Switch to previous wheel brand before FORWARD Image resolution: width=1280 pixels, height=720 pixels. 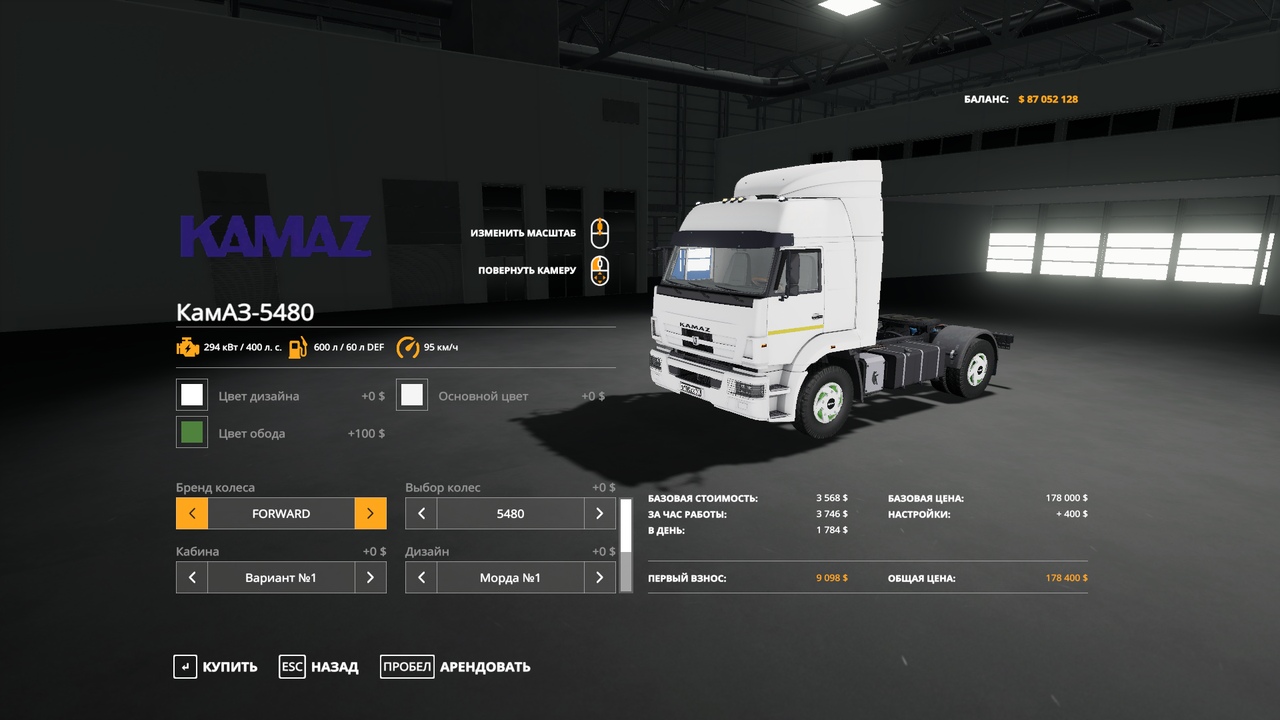click(x=192, y=514)
